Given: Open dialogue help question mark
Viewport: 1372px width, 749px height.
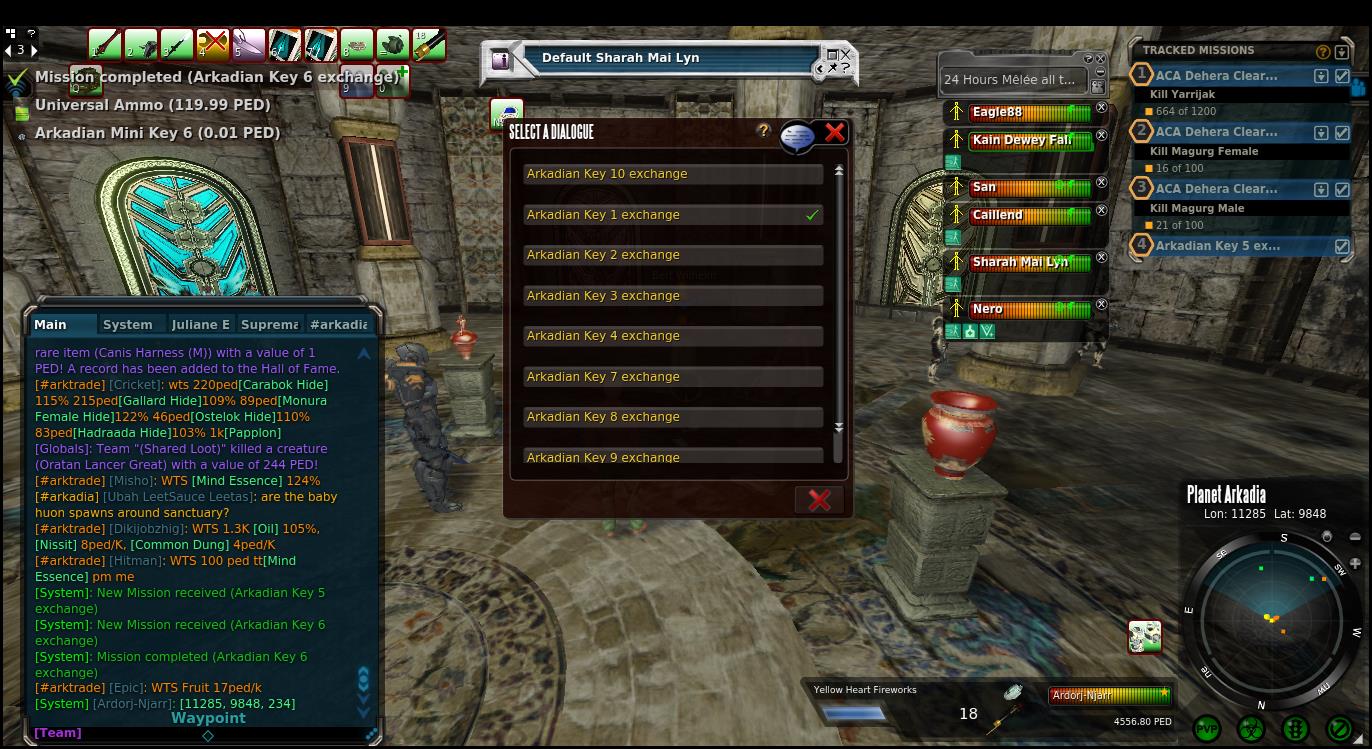Looking at the screenshot, I should [x=764, y=131].
